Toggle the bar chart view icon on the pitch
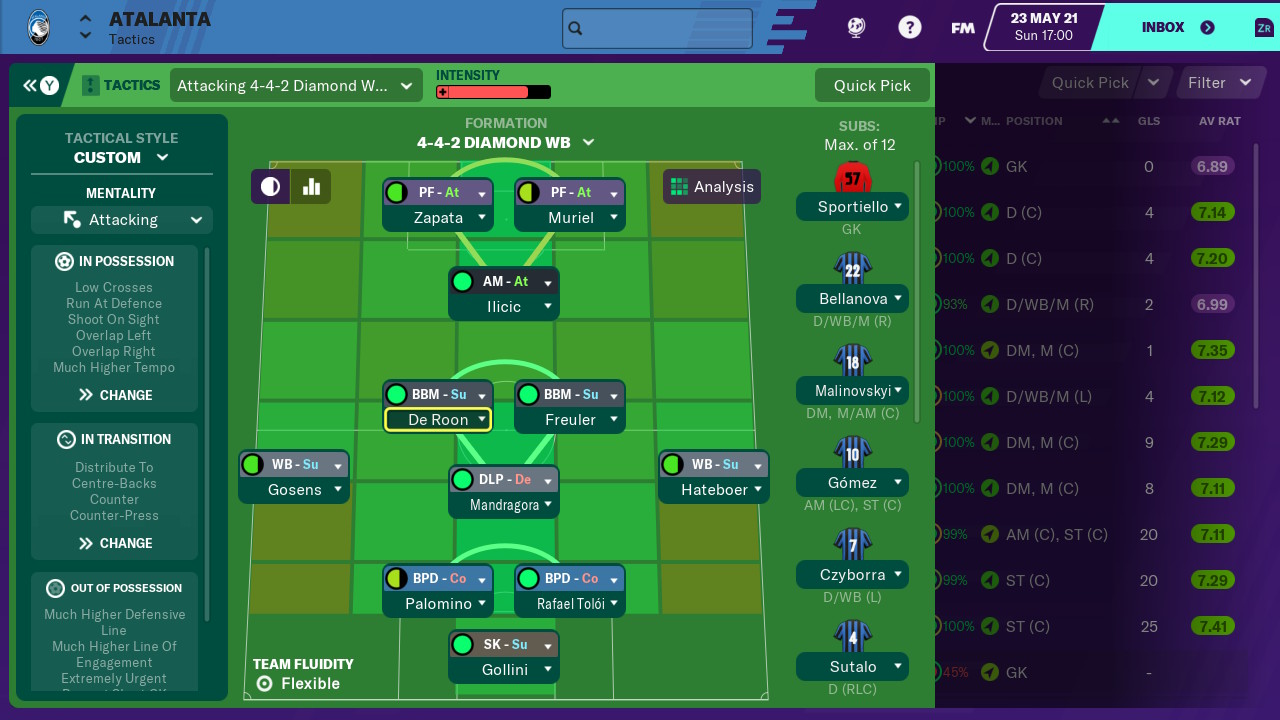The width and height of the screenshot is (1280, 720). [x=311, y=186]
